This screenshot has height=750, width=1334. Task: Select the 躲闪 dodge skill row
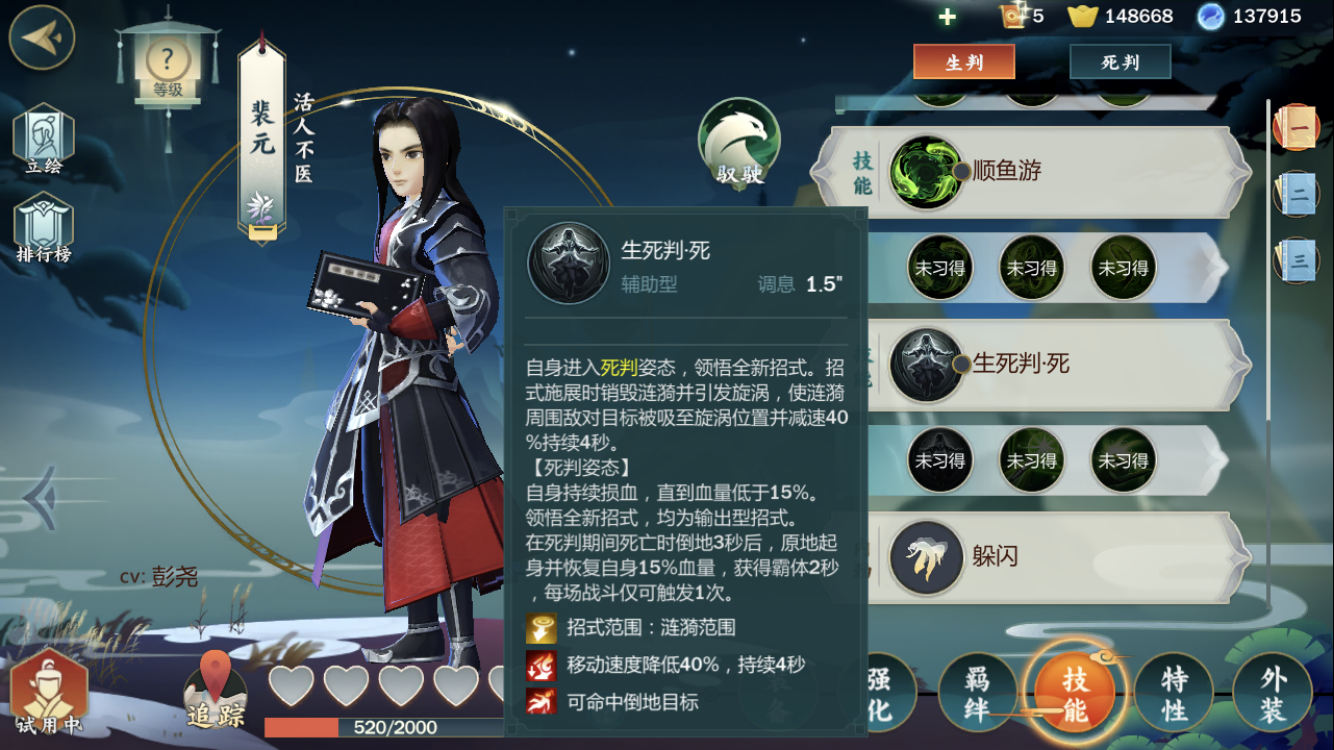pyautogui.click(x=1050, y=556)
